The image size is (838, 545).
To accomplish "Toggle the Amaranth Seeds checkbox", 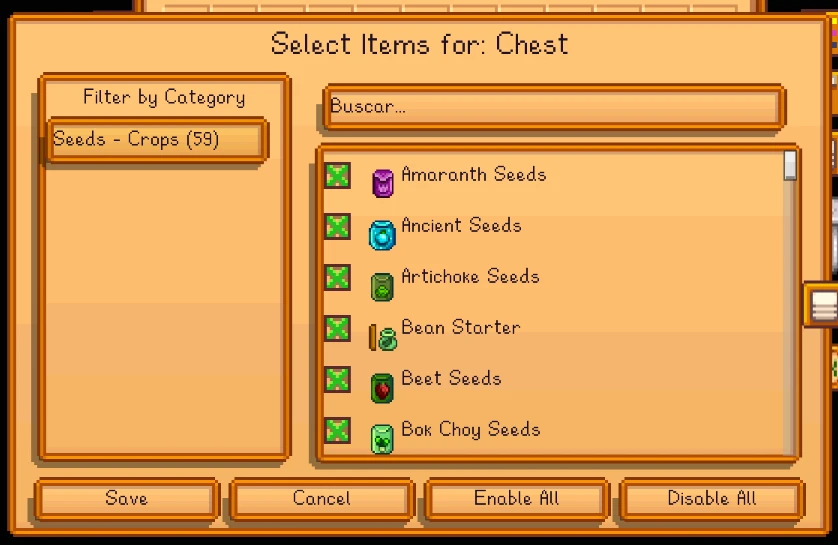I will tap(338, 176).
